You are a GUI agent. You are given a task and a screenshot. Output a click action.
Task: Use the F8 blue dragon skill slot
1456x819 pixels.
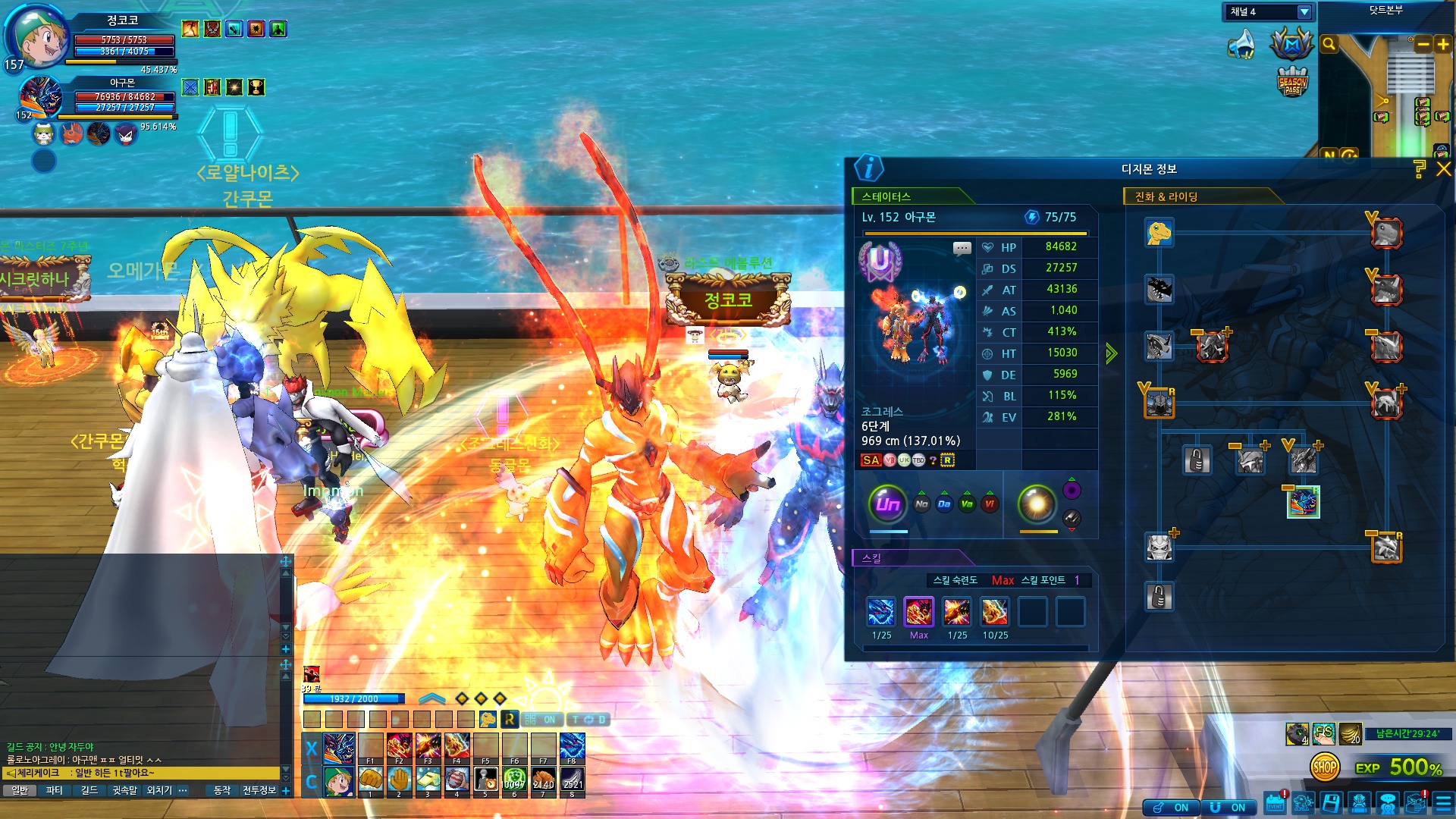point(572,748)
